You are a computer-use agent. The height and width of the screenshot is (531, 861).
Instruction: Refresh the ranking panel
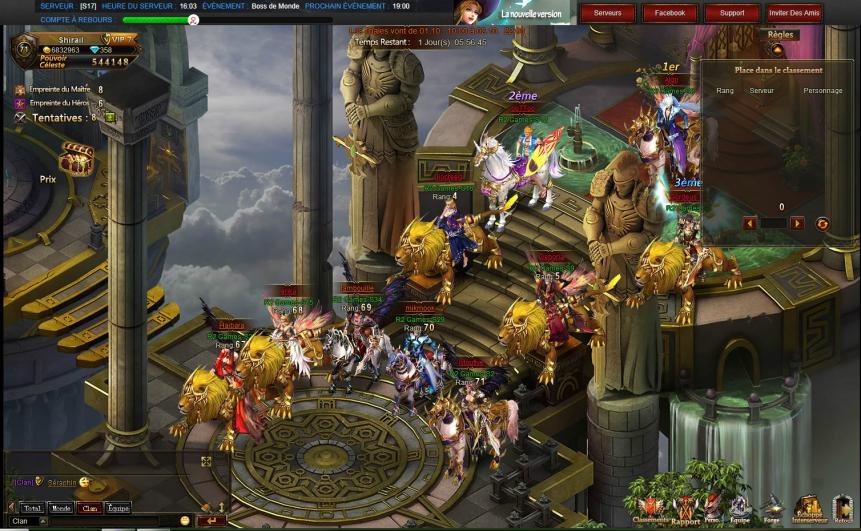(822, 224)
